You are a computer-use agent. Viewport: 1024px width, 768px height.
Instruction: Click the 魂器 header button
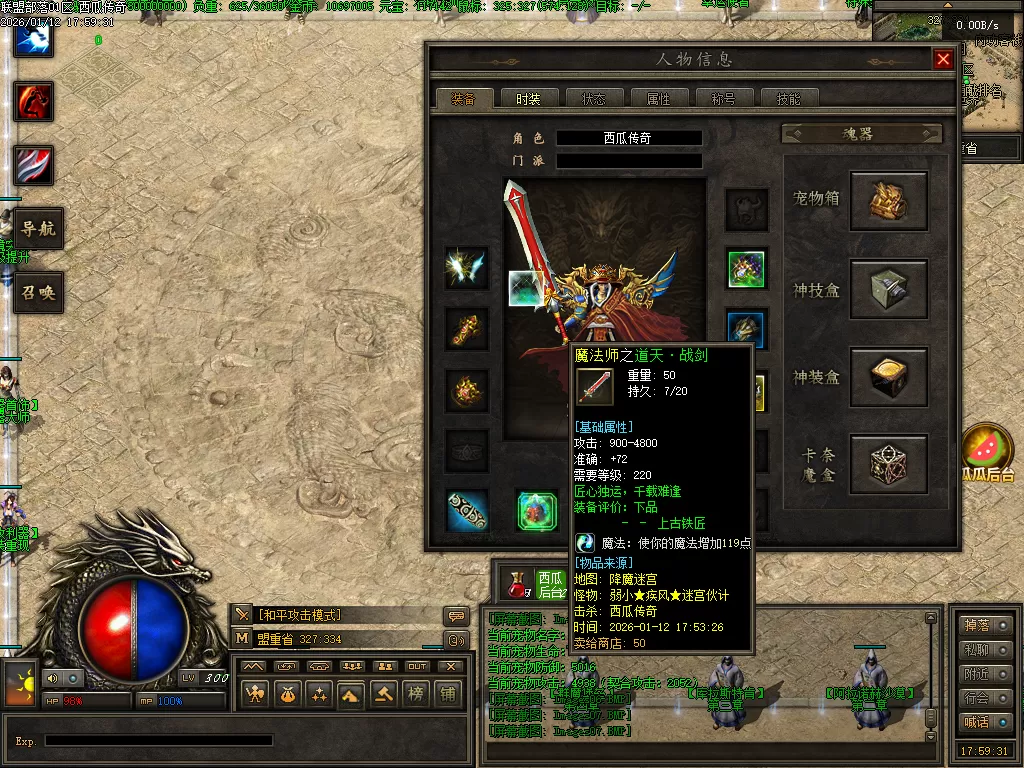pos(861,134)
